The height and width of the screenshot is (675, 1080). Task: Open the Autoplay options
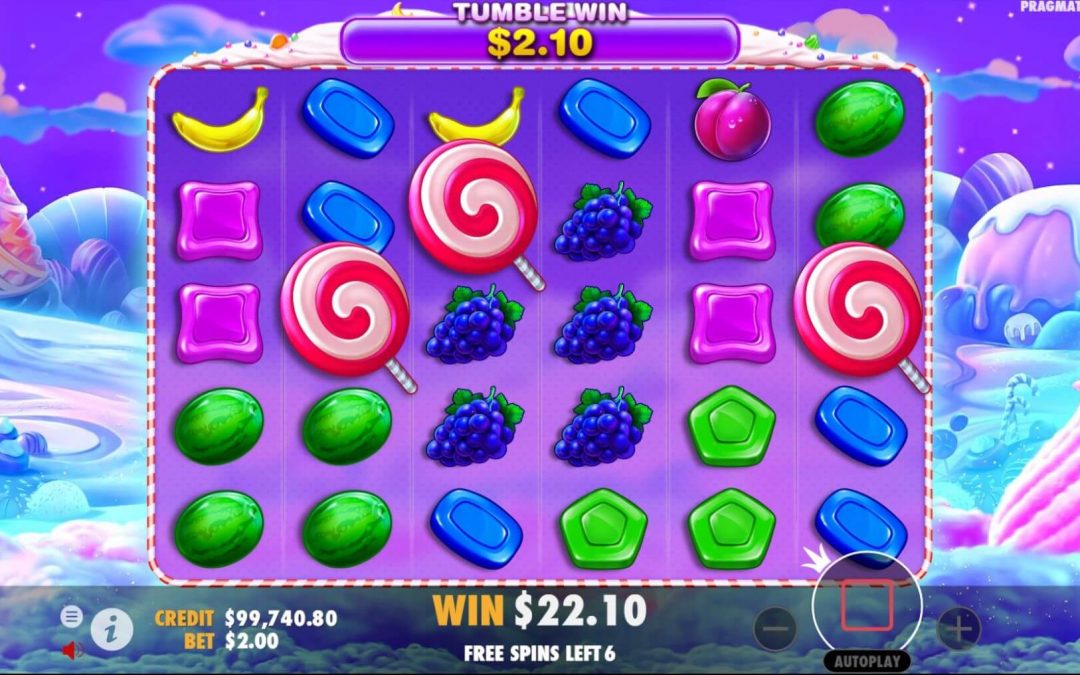866,661
